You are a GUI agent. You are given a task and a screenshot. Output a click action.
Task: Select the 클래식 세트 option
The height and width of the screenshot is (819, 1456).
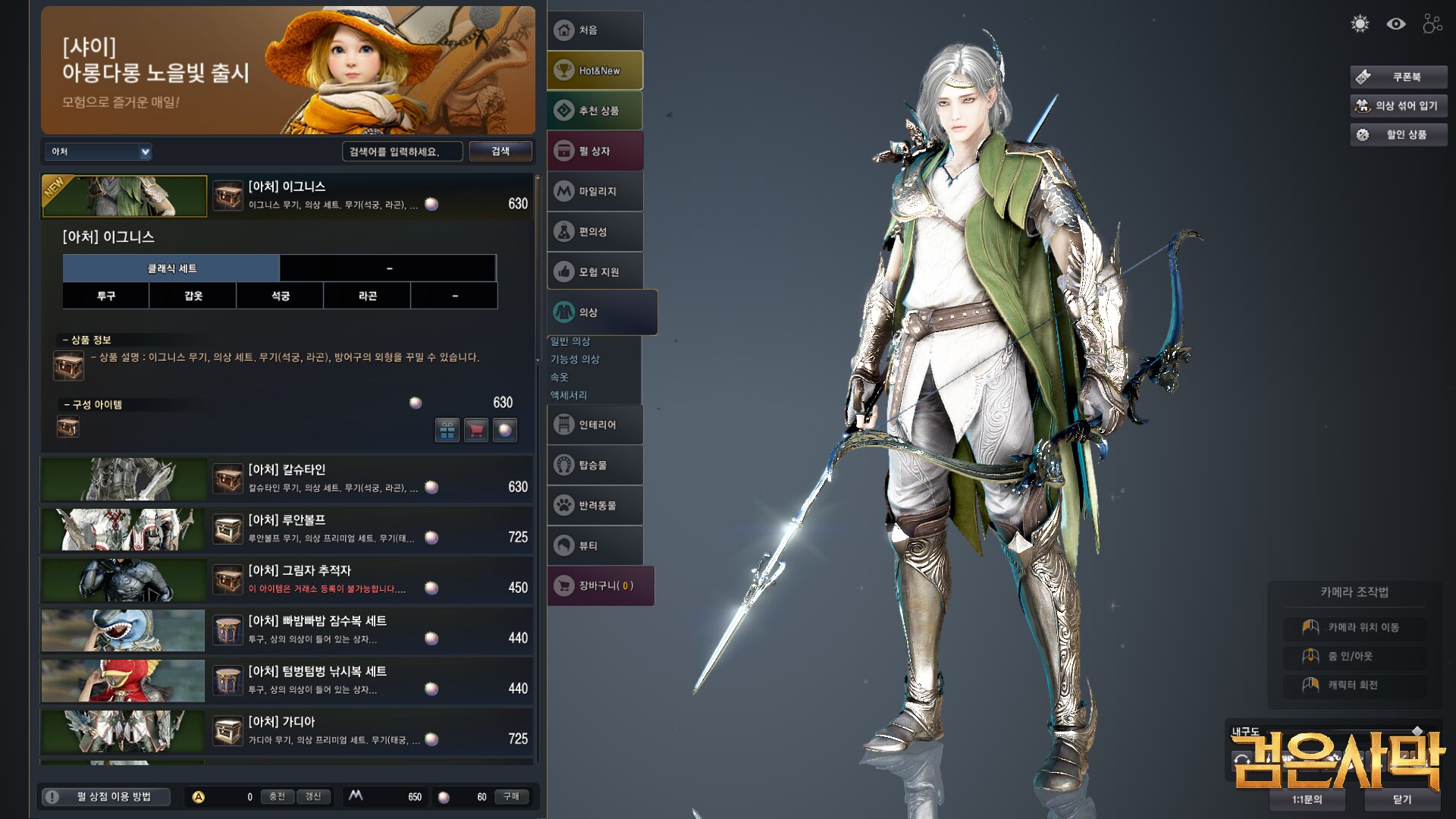pos(171,268)
